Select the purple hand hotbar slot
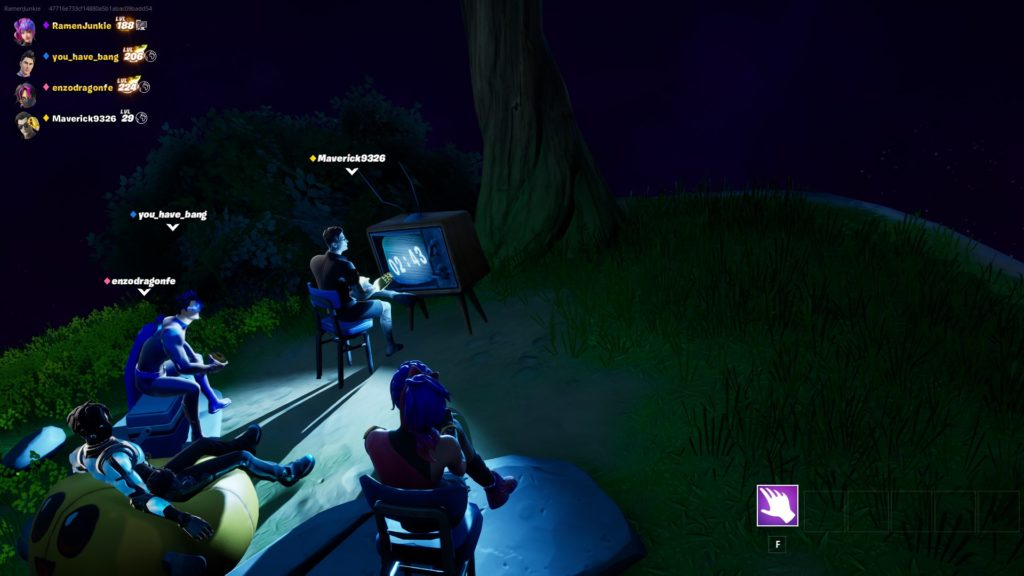Image resolution: width=1024 pixels, height=576 pixels. [x=777, y=505]
